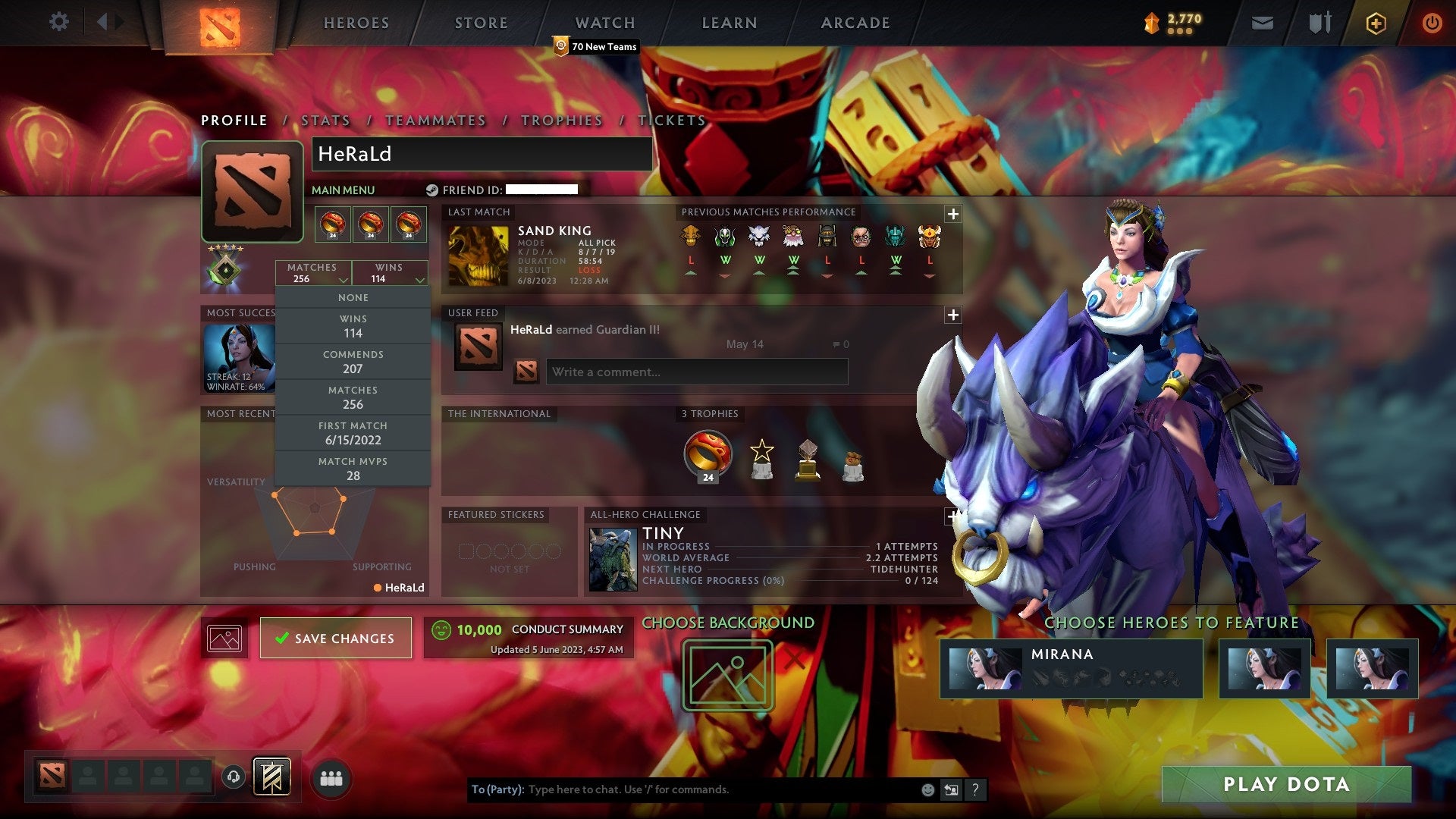Expand the WINS stat dropdown chevron
The width and height of the screenshot is (1456, 819).
(x=421, y=278)
